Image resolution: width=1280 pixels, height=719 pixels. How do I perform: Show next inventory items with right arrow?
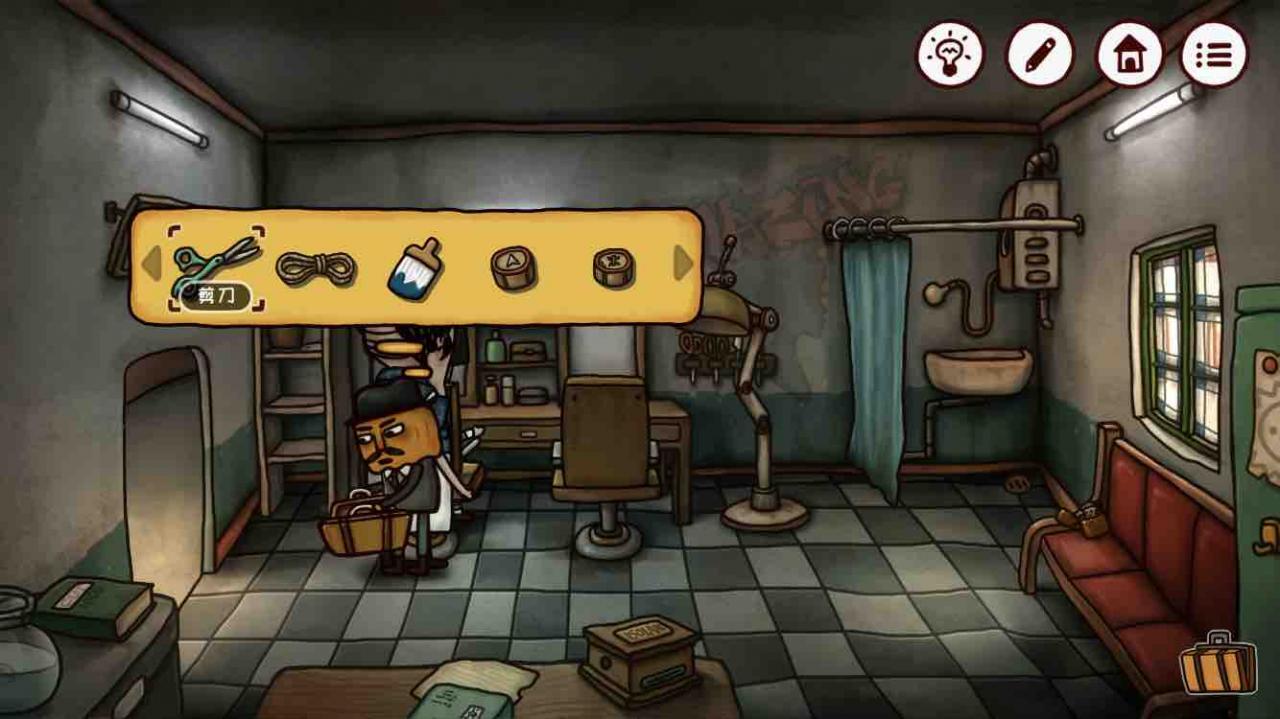(x=684, y=264)
